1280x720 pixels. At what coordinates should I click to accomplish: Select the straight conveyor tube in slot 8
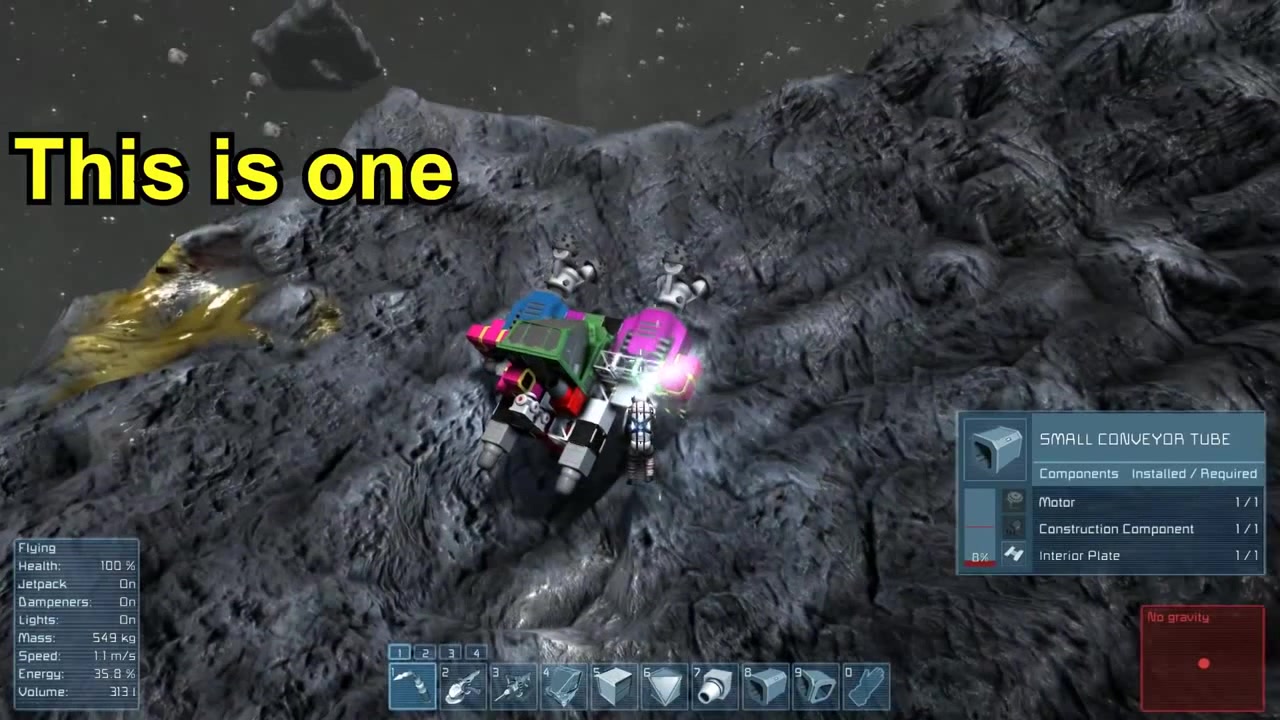pyautogui.click(x=767, y=686)
